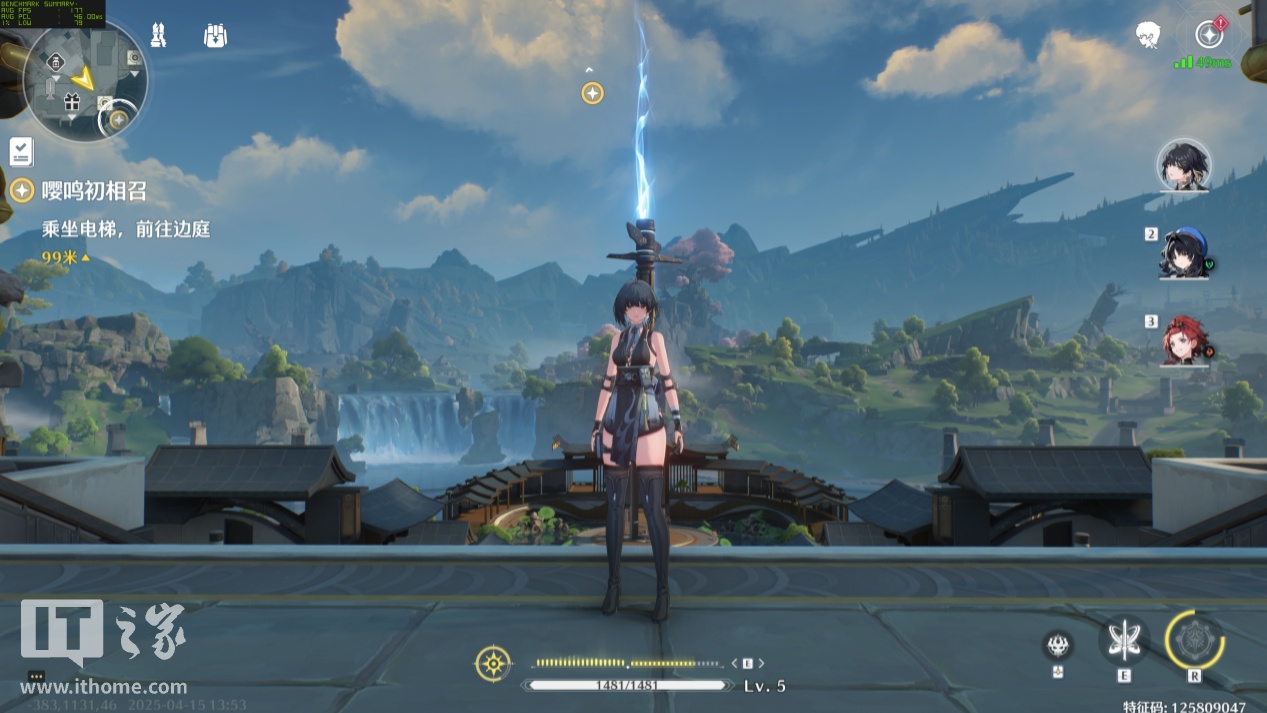This screenshot has width=1267, height=713.
Task: Click the floating quest waypoint marker
Action: pos(592,93)
